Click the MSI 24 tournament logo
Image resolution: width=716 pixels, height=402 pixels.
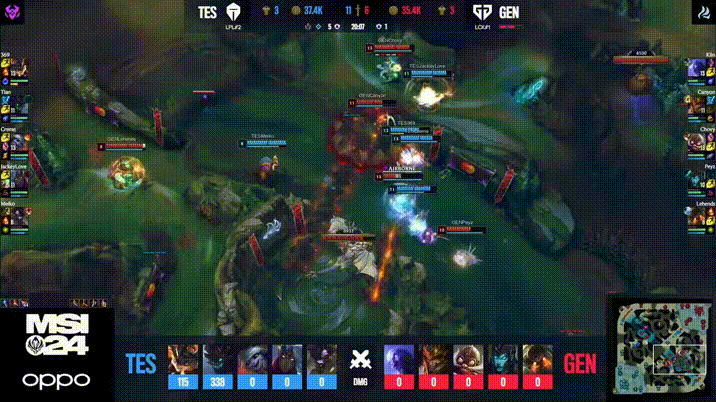(56, 336)
